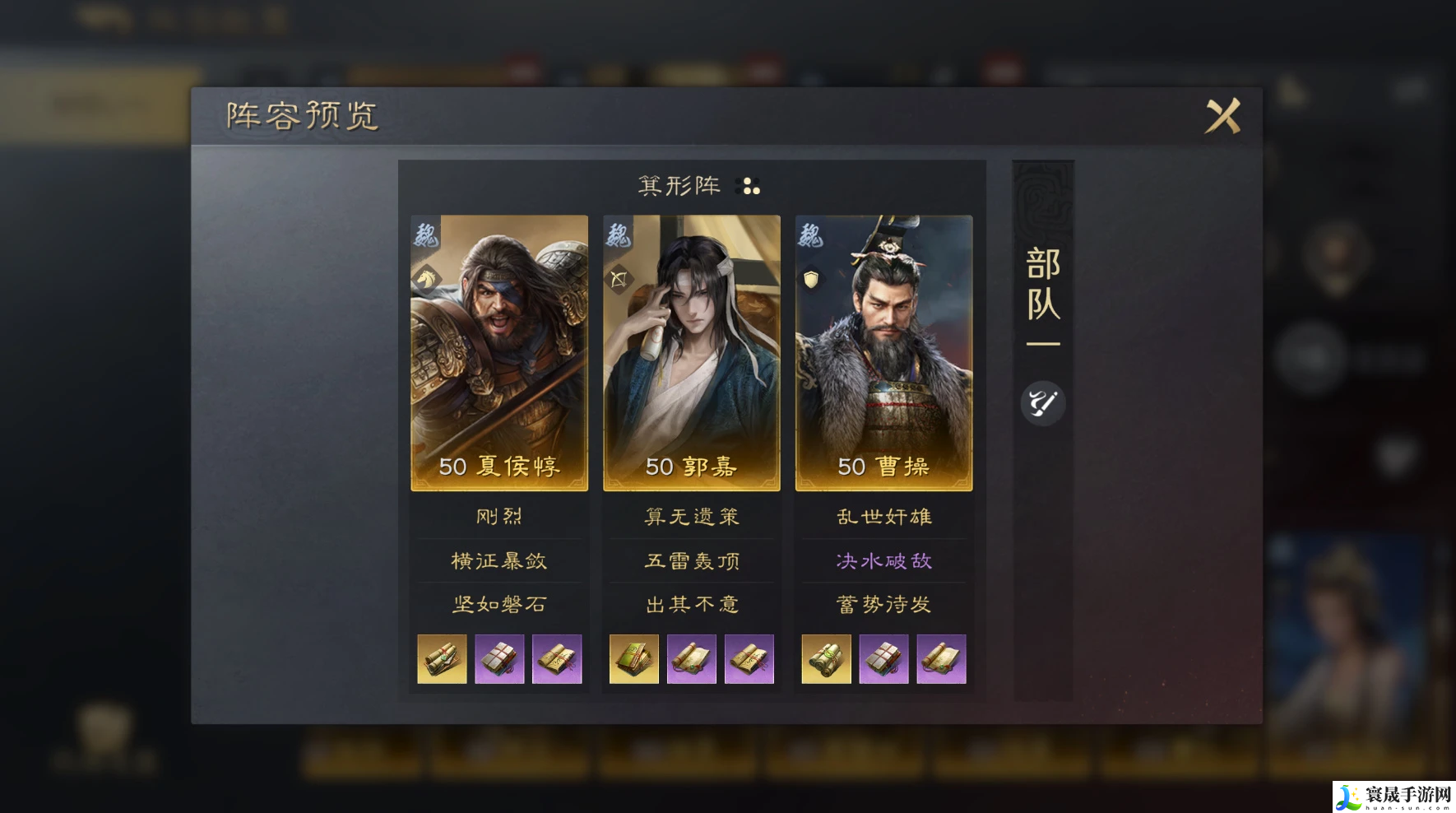View the 乱世奸雄 skill

click(x=883, y=517)
